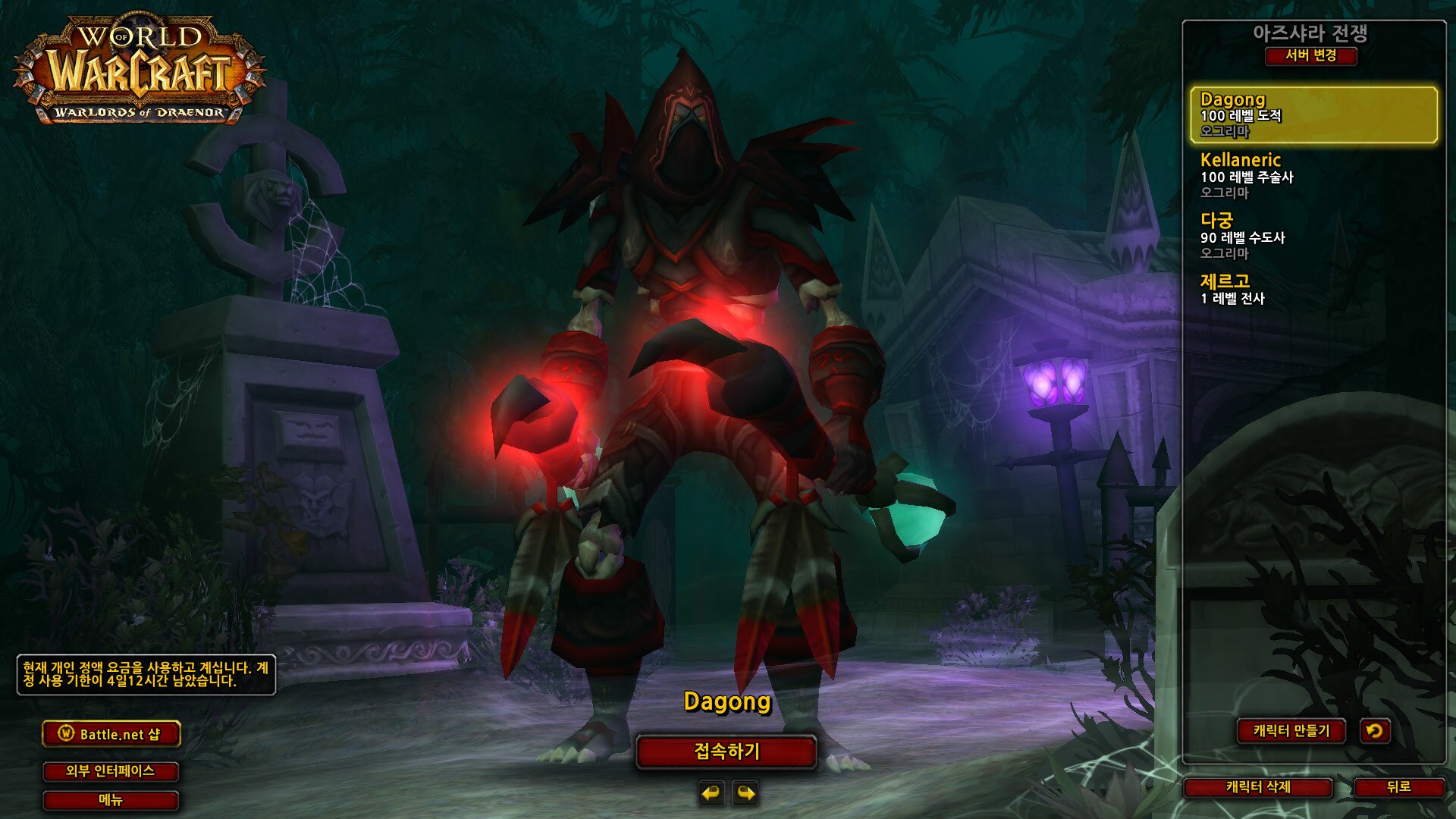The image size is (1456, 819).
Task: Open the 서버 변경 realm change
Action: click(x=1310, y=55)
